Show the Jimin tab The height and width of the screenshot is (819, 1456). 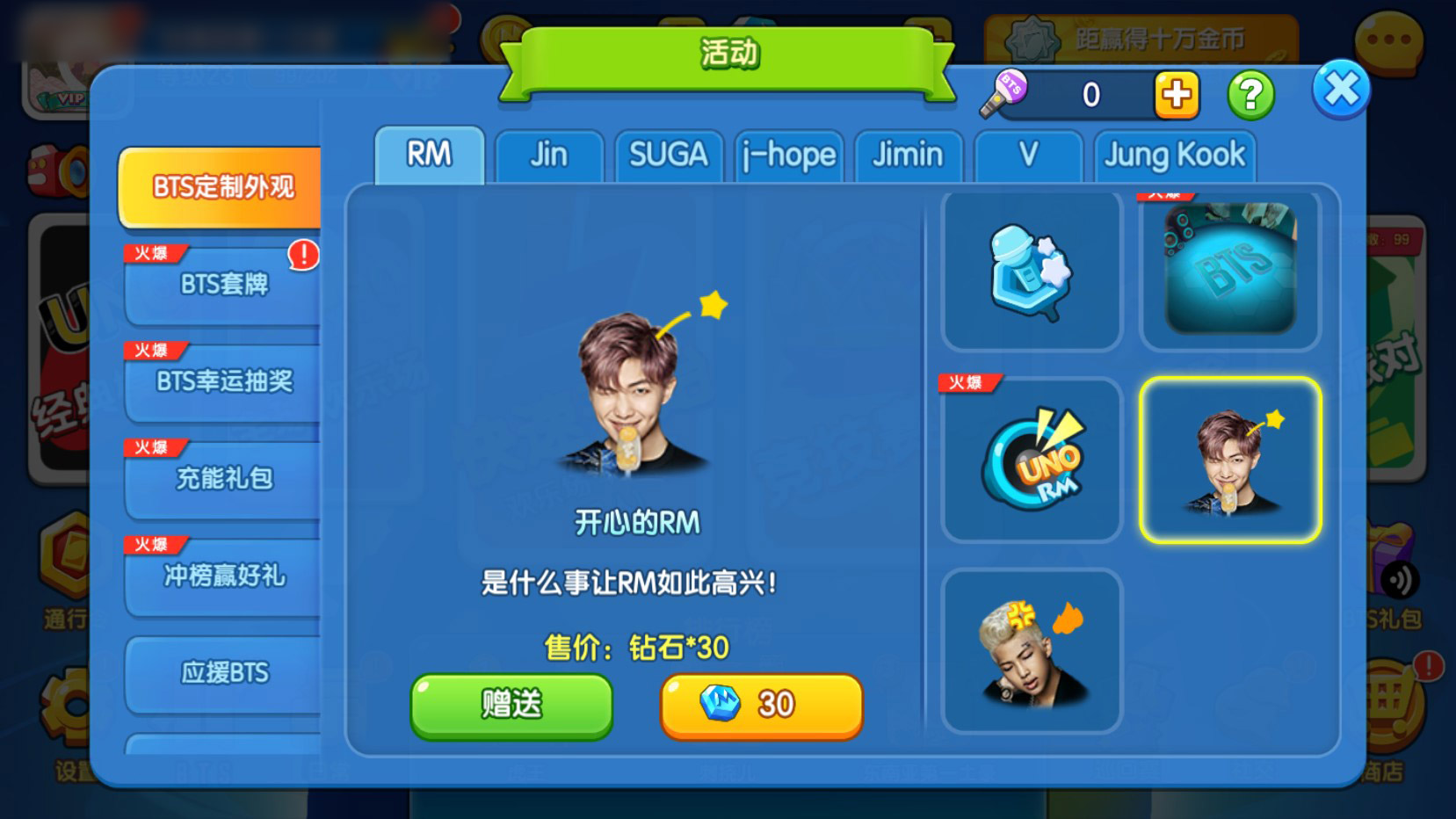pyautogui.click(x=908, y=156)
